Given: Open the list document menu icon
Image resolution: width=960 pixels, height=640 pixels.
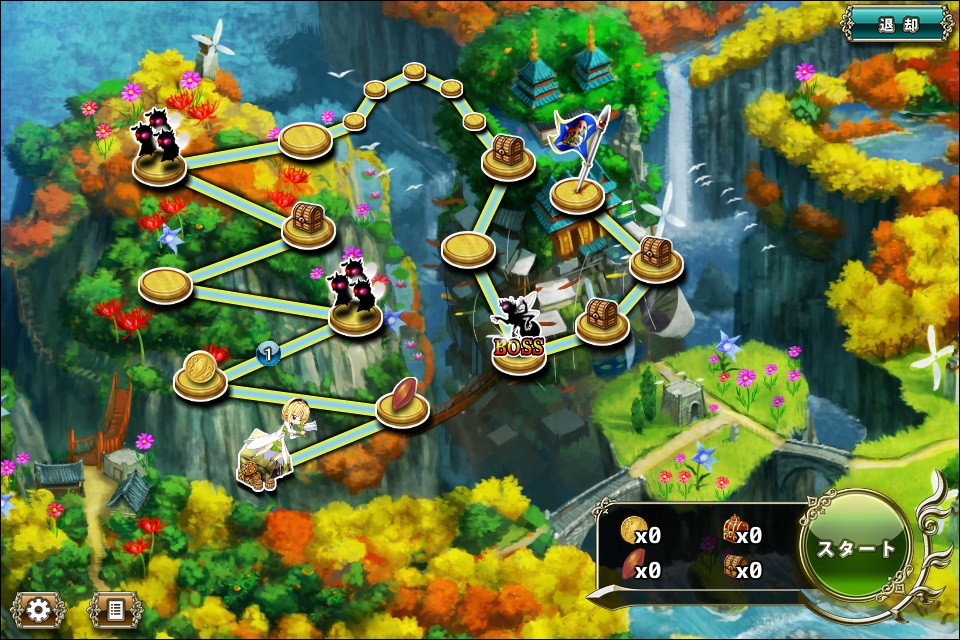Looking at the screenshot, I should [114, 609].
